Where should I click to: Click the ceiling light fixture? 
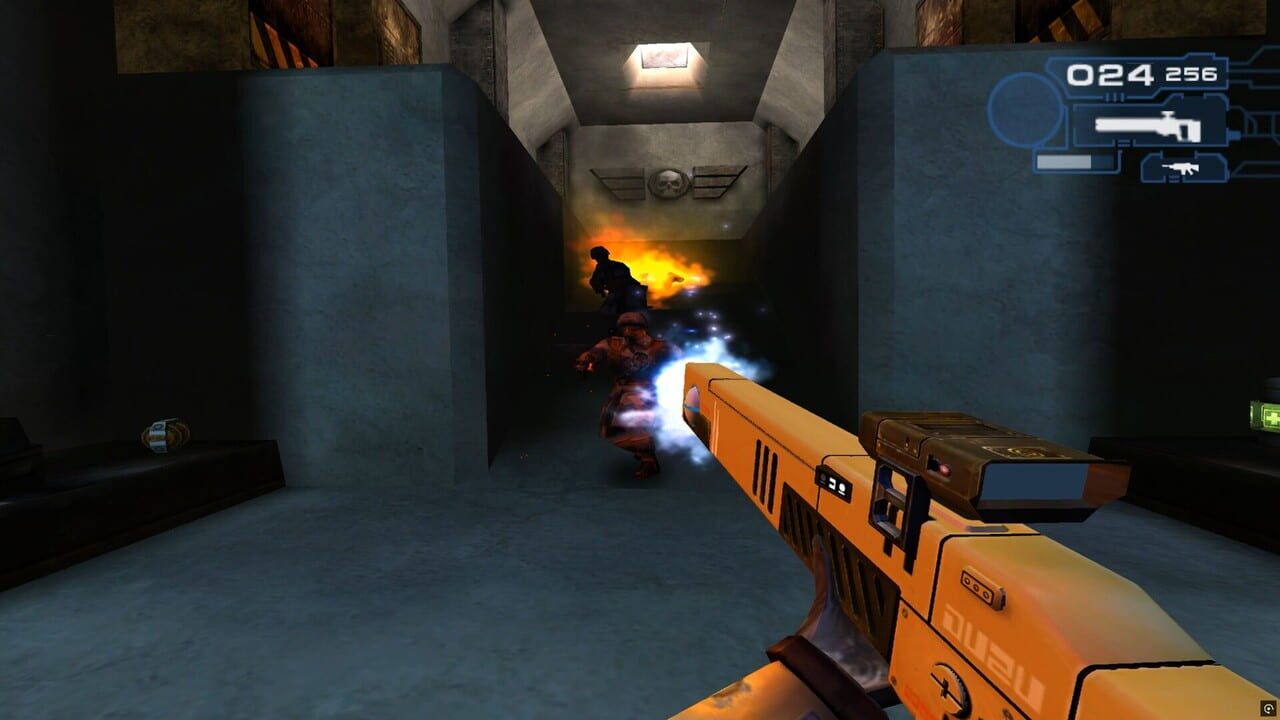click(x=665, y=56)
